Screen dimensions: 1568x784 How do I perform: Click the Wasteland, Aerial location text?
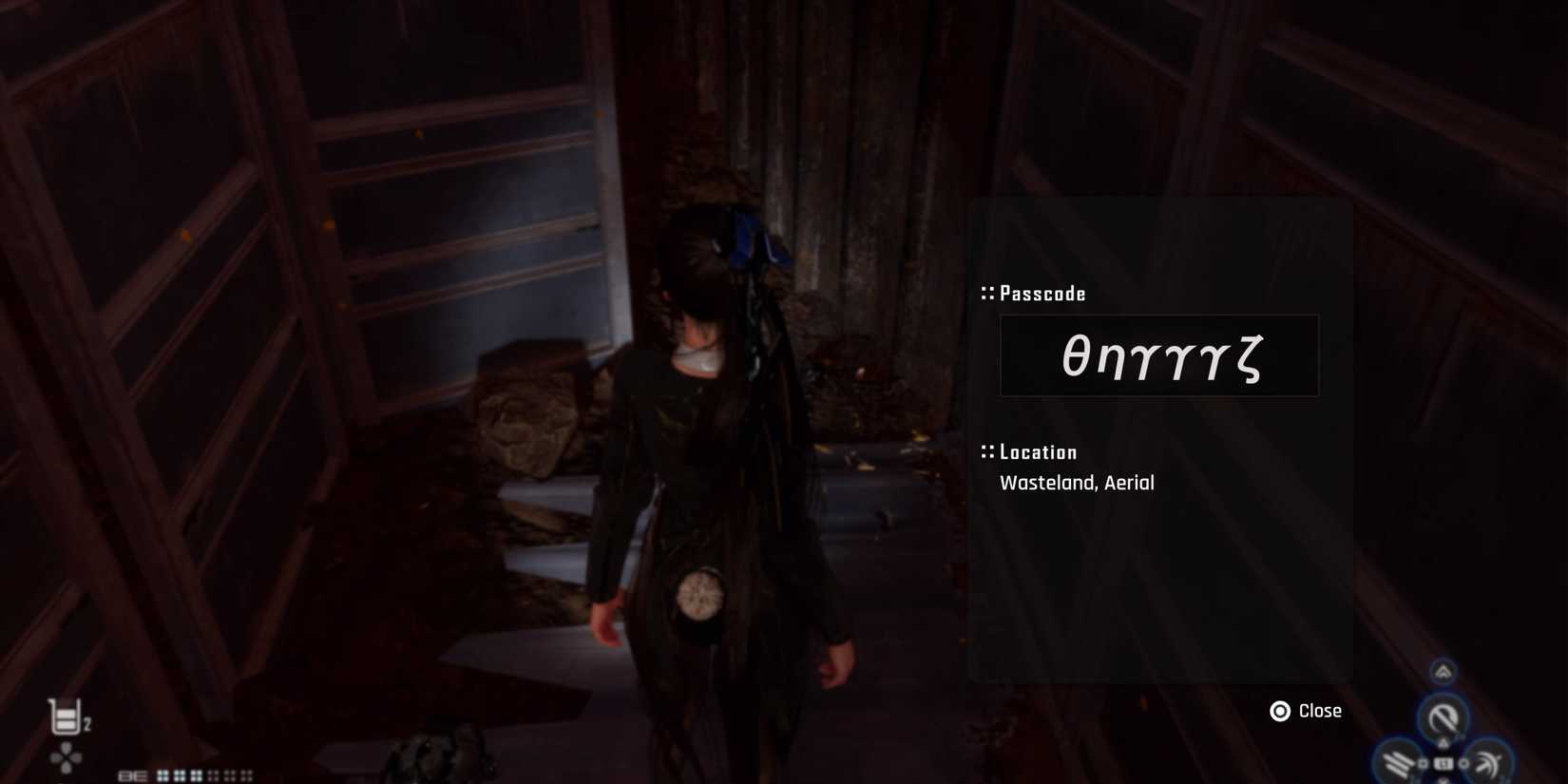(1077, 483)
